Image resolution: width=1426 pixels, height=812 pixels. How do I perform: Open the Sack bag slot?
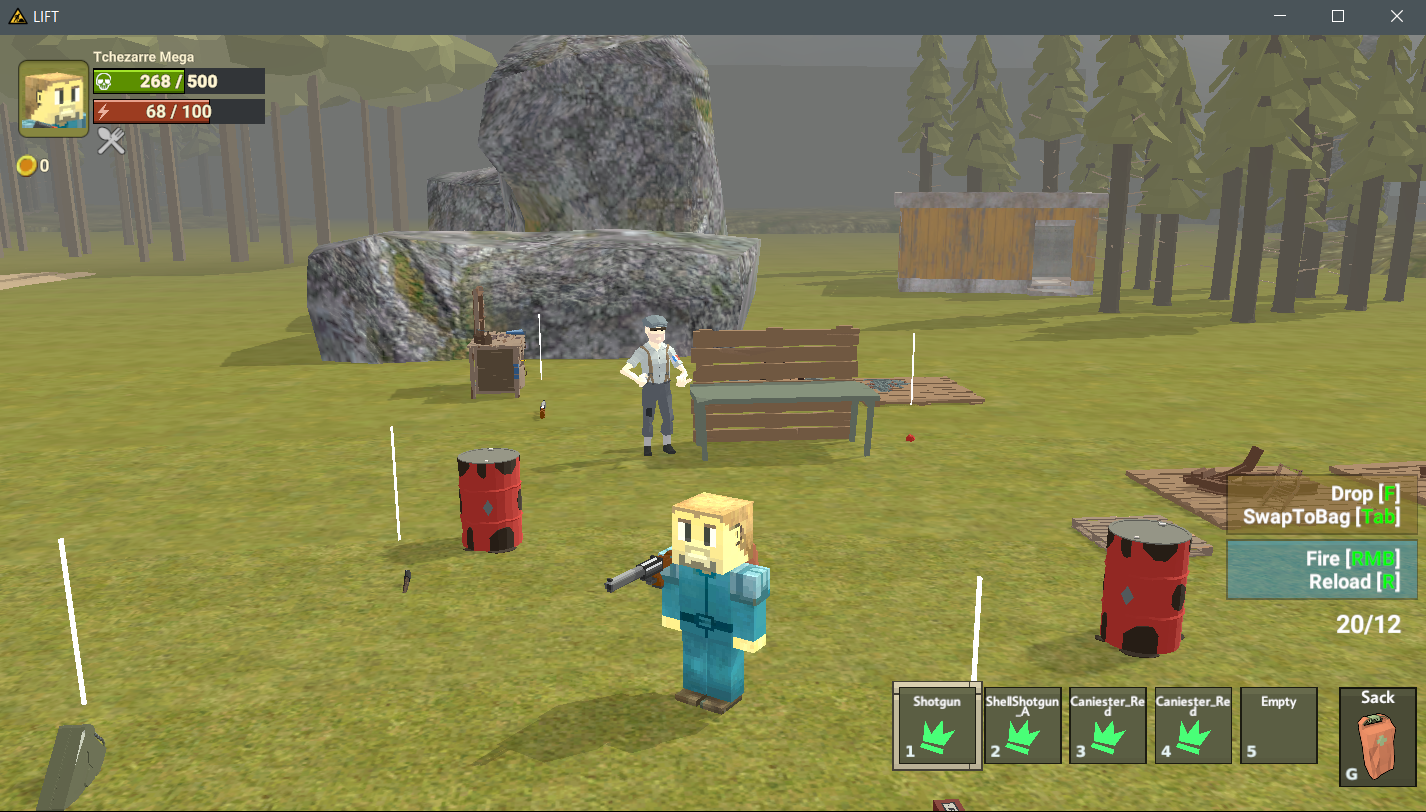pos(1377,736)
